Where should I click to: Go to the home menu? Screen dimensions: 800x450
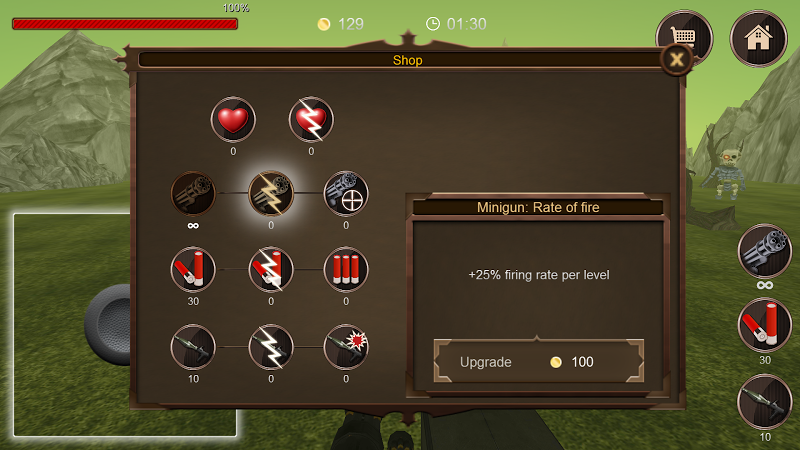pos(757,37)
